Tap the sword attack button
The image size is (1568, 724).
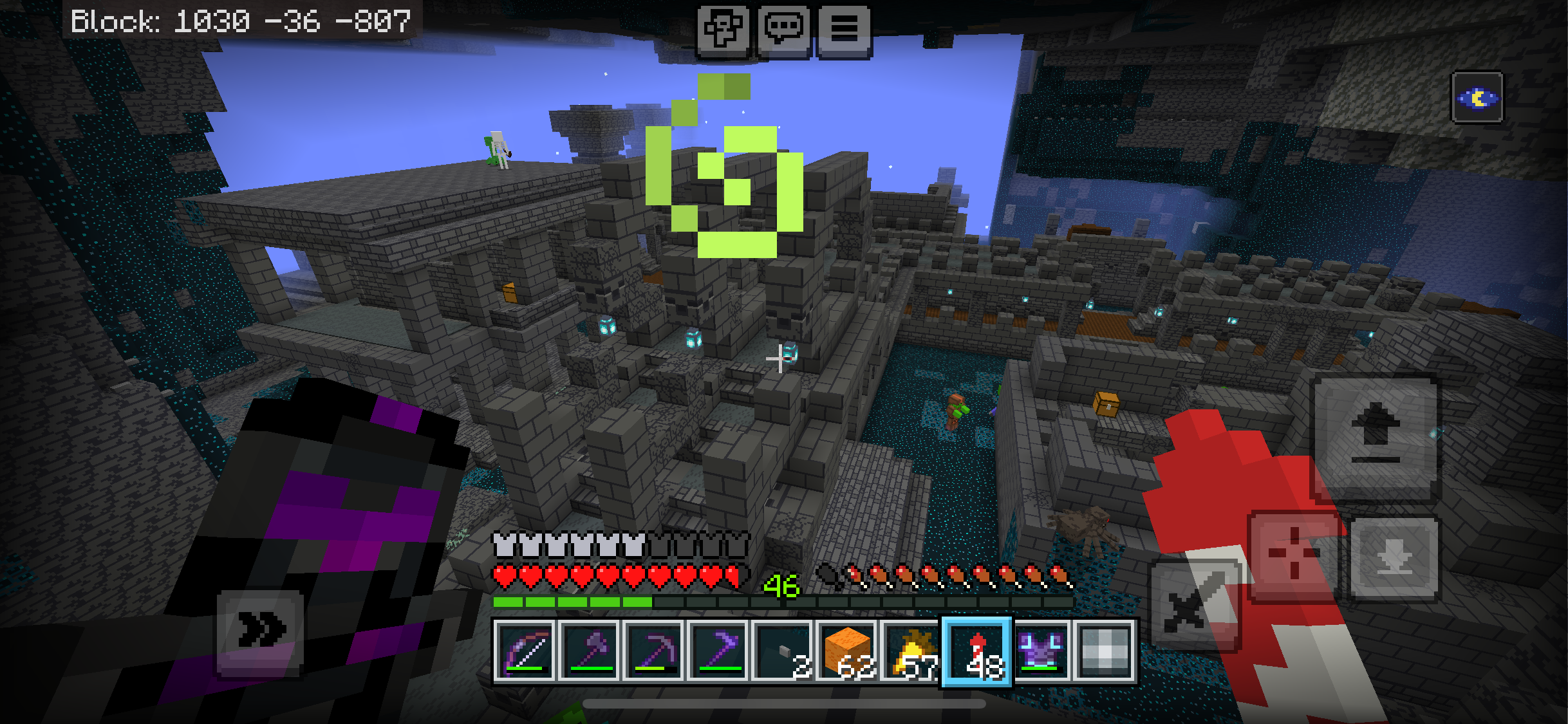[1195, 605]
